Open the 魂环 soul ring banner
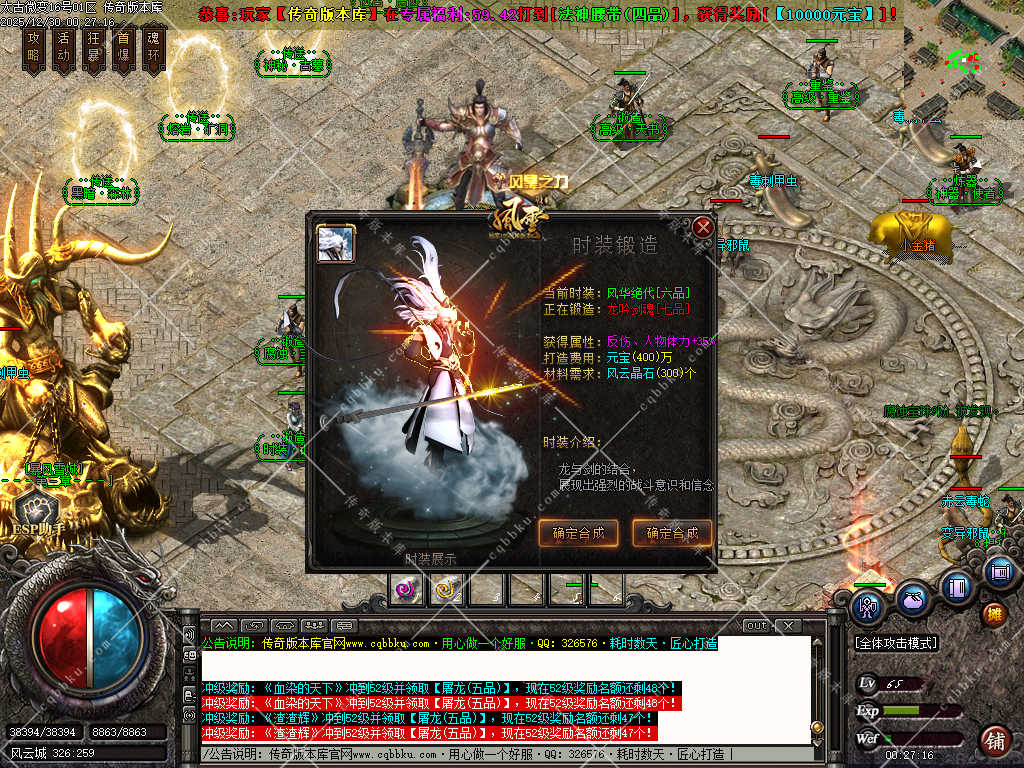1024x768 pixels. point(153,48)
